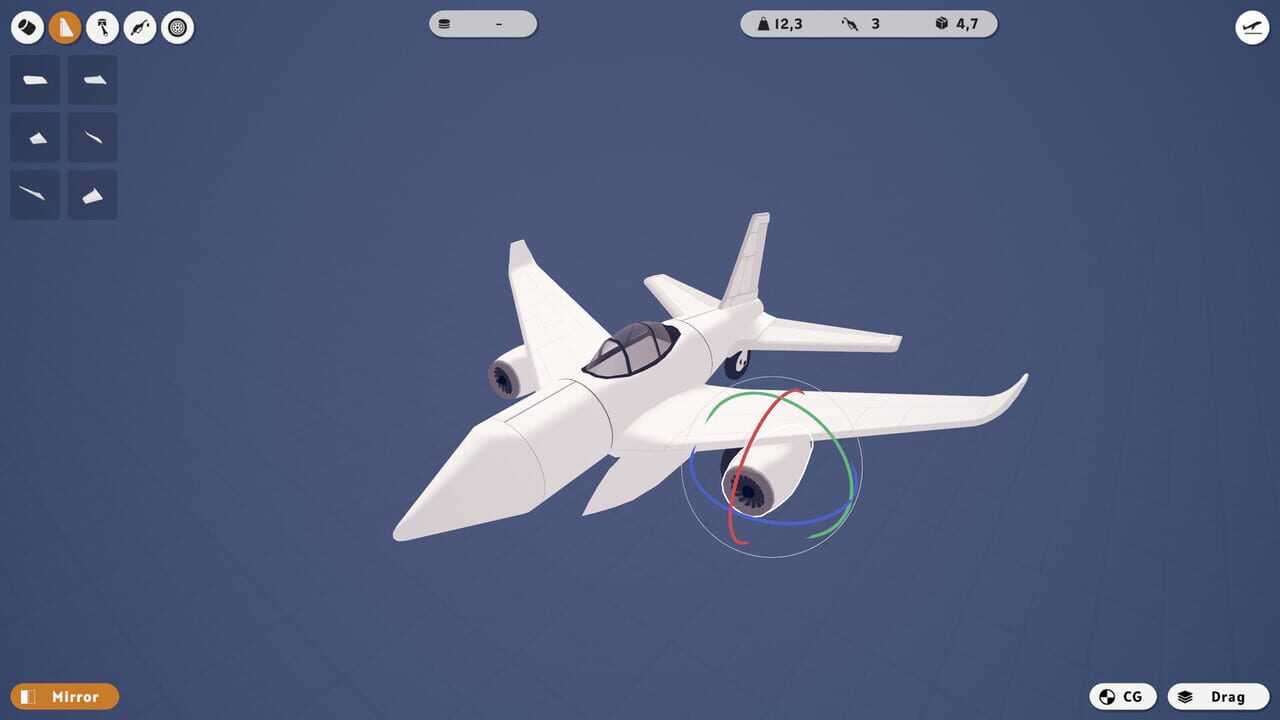Select the fuel system category tool
Screen dimensions: 1280x720
[140, 27]
